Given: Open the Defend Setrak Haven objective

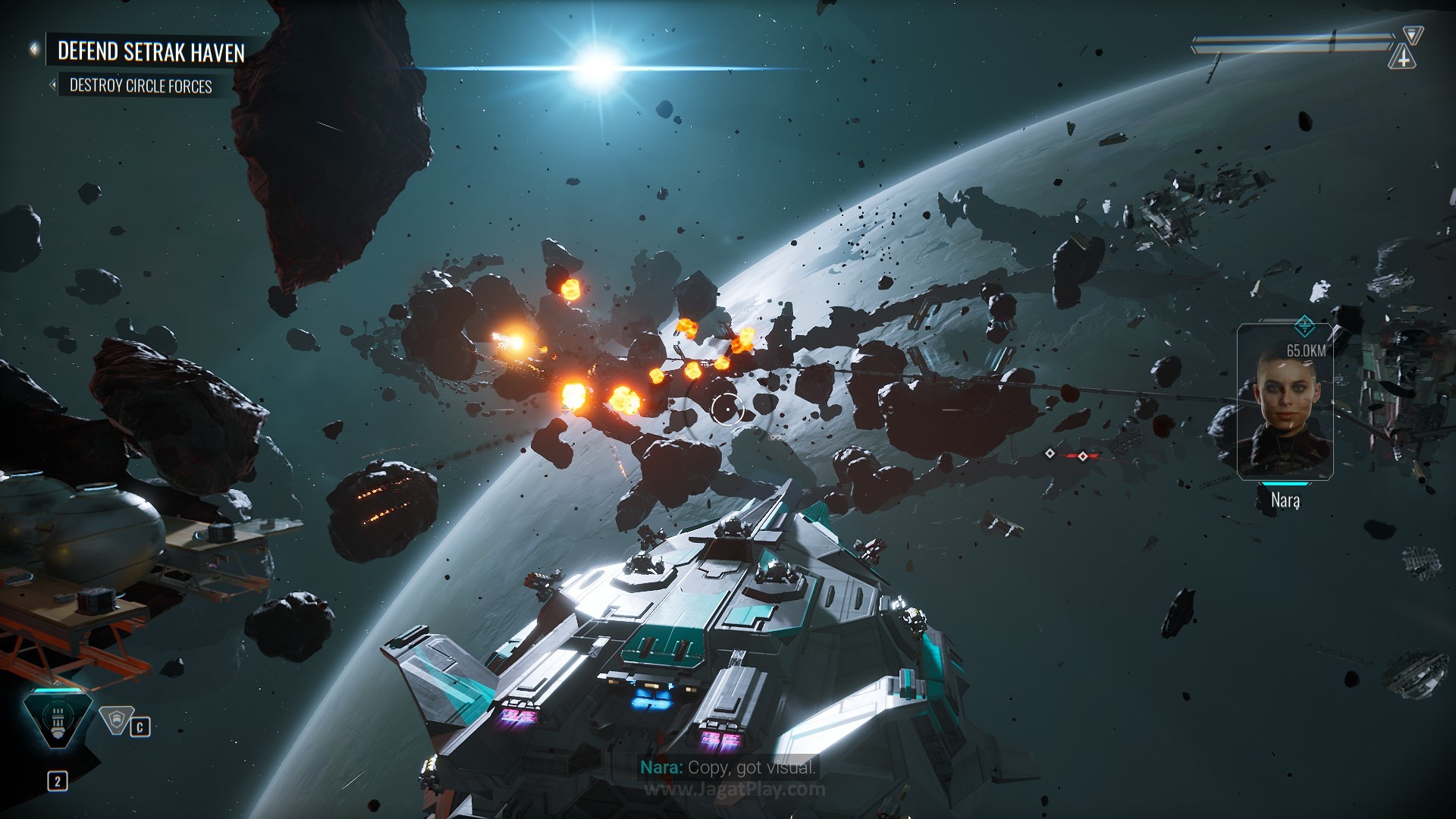Looking at the screenshot, I should [x=151, y=52].
